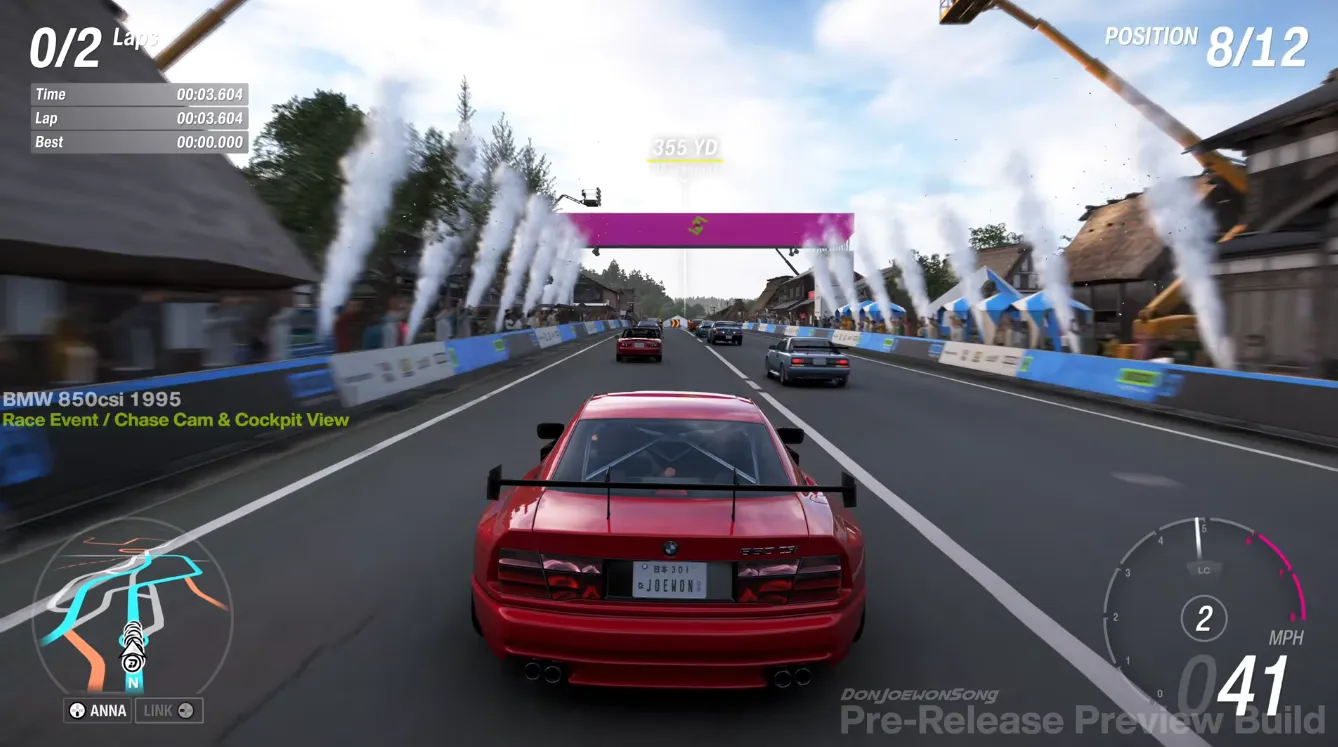The image size is (1338, 747).
Task: Toggle the LINK feature off
Action: [169, 710]
